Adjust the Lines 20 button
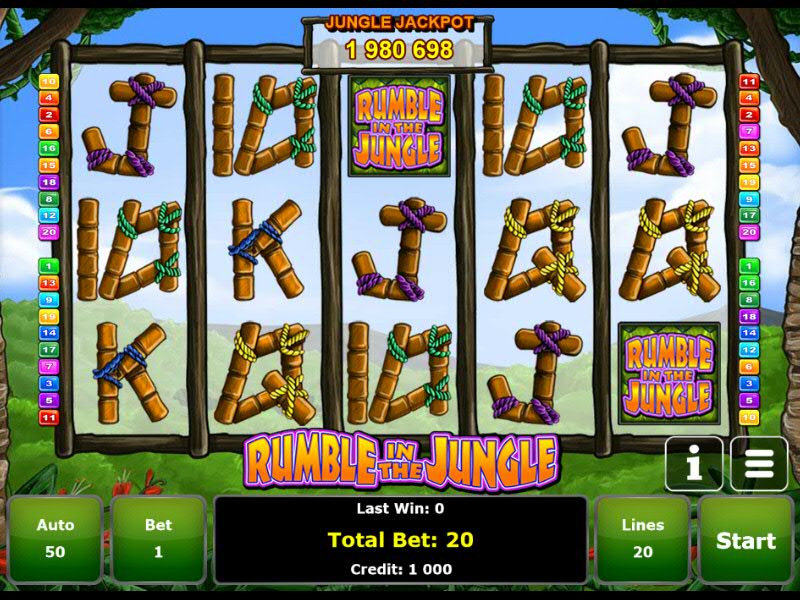The width and height of the screenshot is (800, 600). [x=642, y=540]
